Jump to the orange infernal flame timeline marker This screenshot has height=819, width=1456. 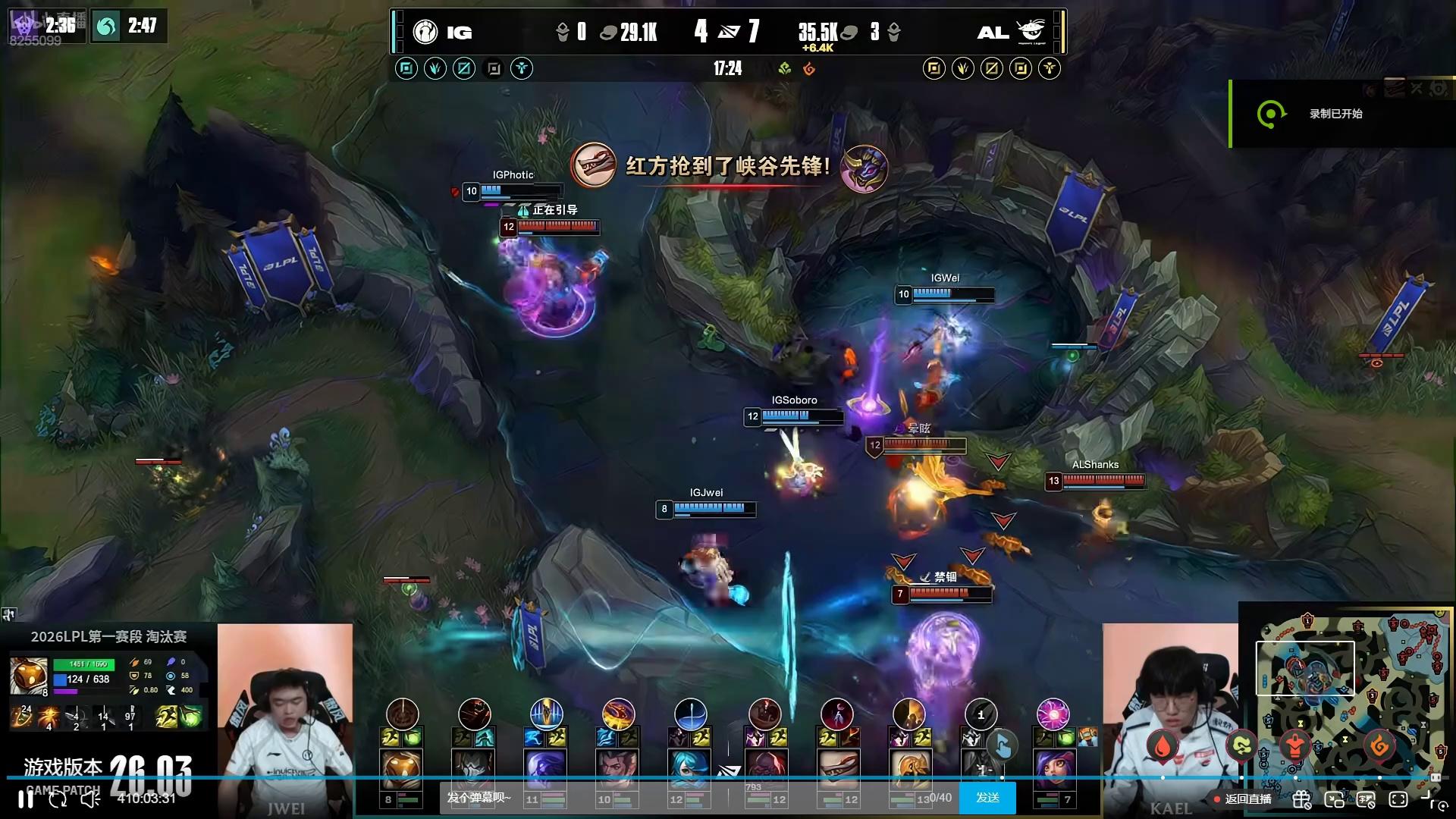[1379, 747]
